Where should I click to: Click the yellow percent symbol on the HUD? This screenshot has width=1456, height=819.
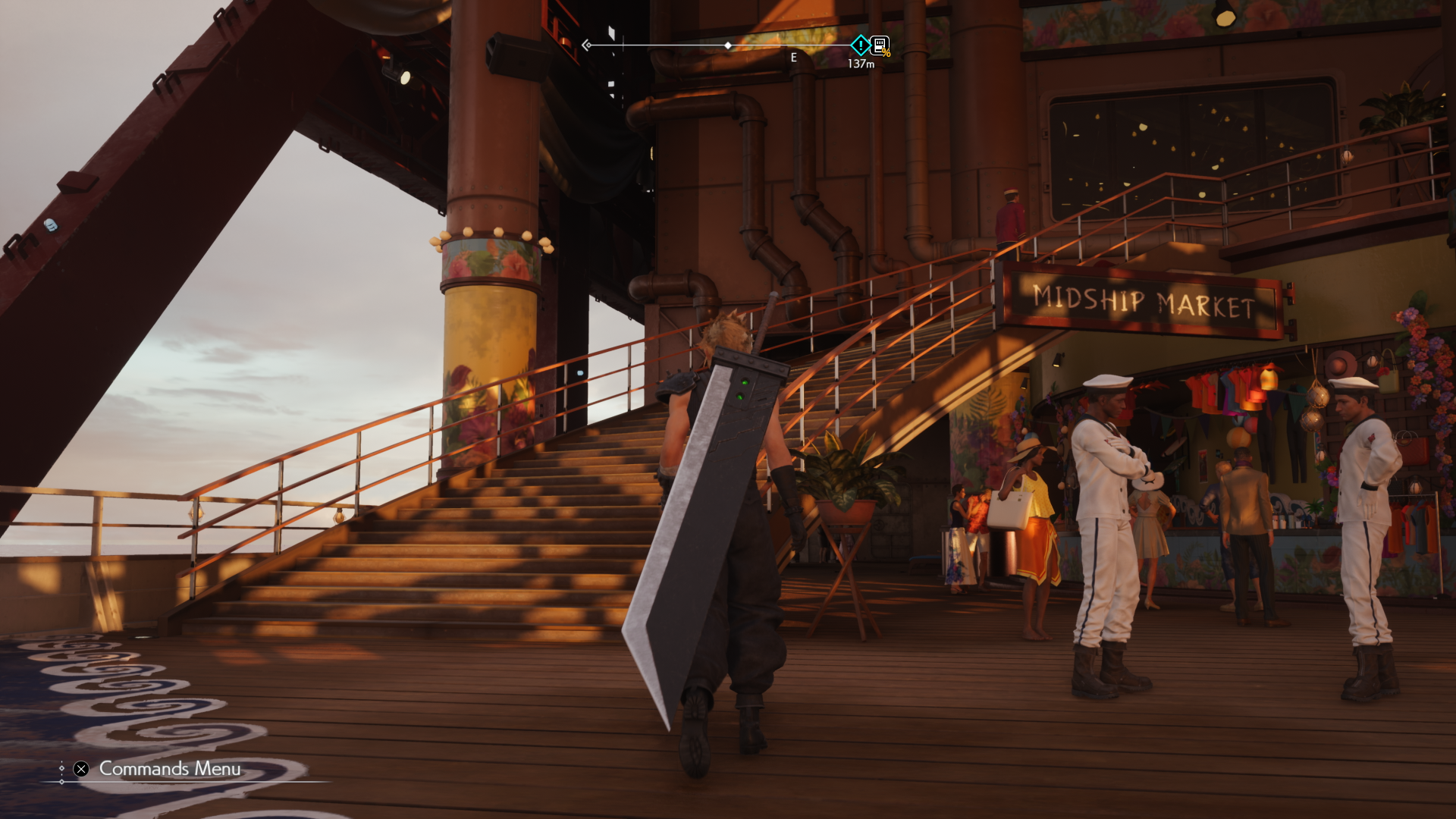(887, 53)
